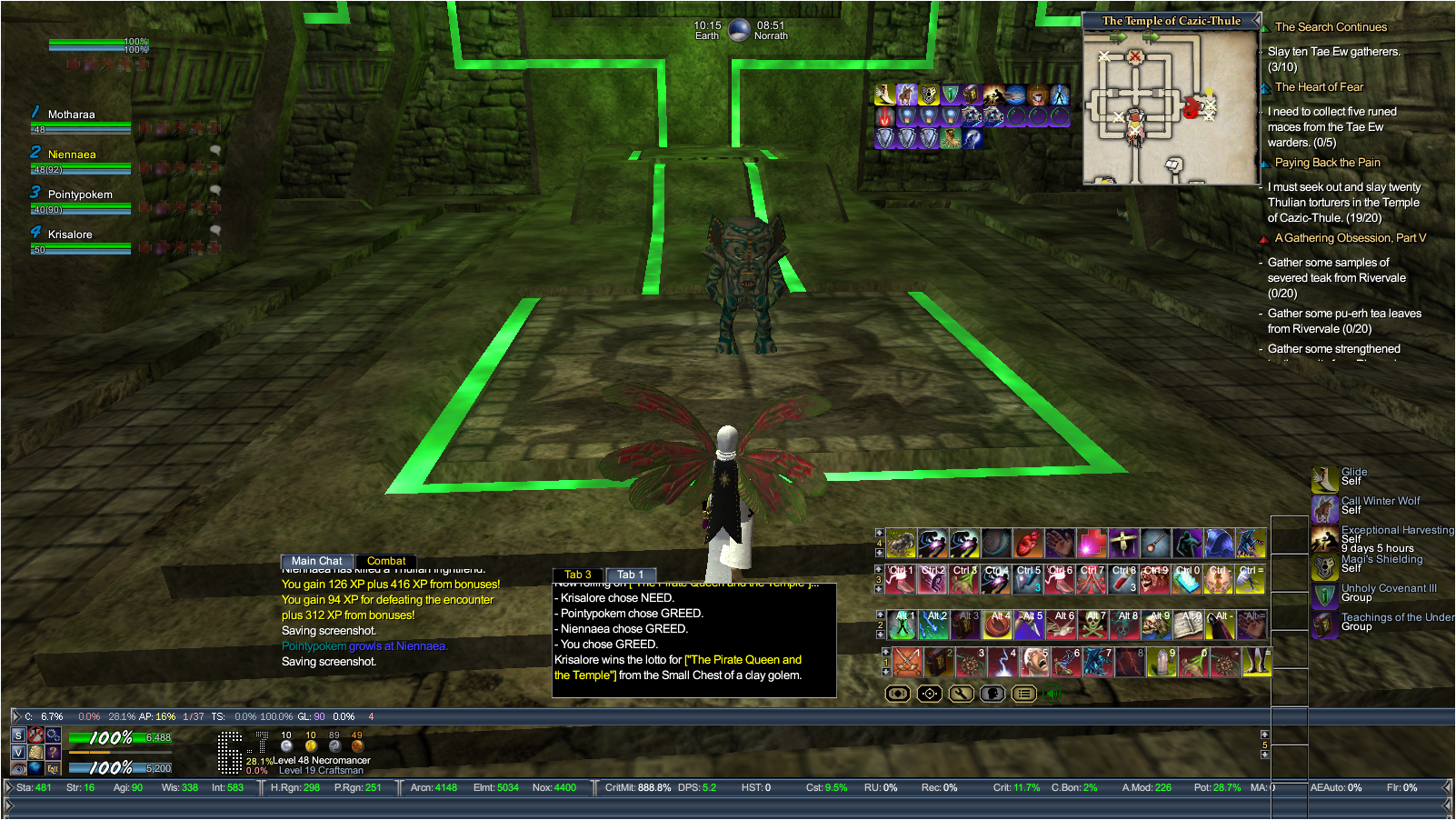Open the wrench options button
1456x820 pixels.
[961, 694]
